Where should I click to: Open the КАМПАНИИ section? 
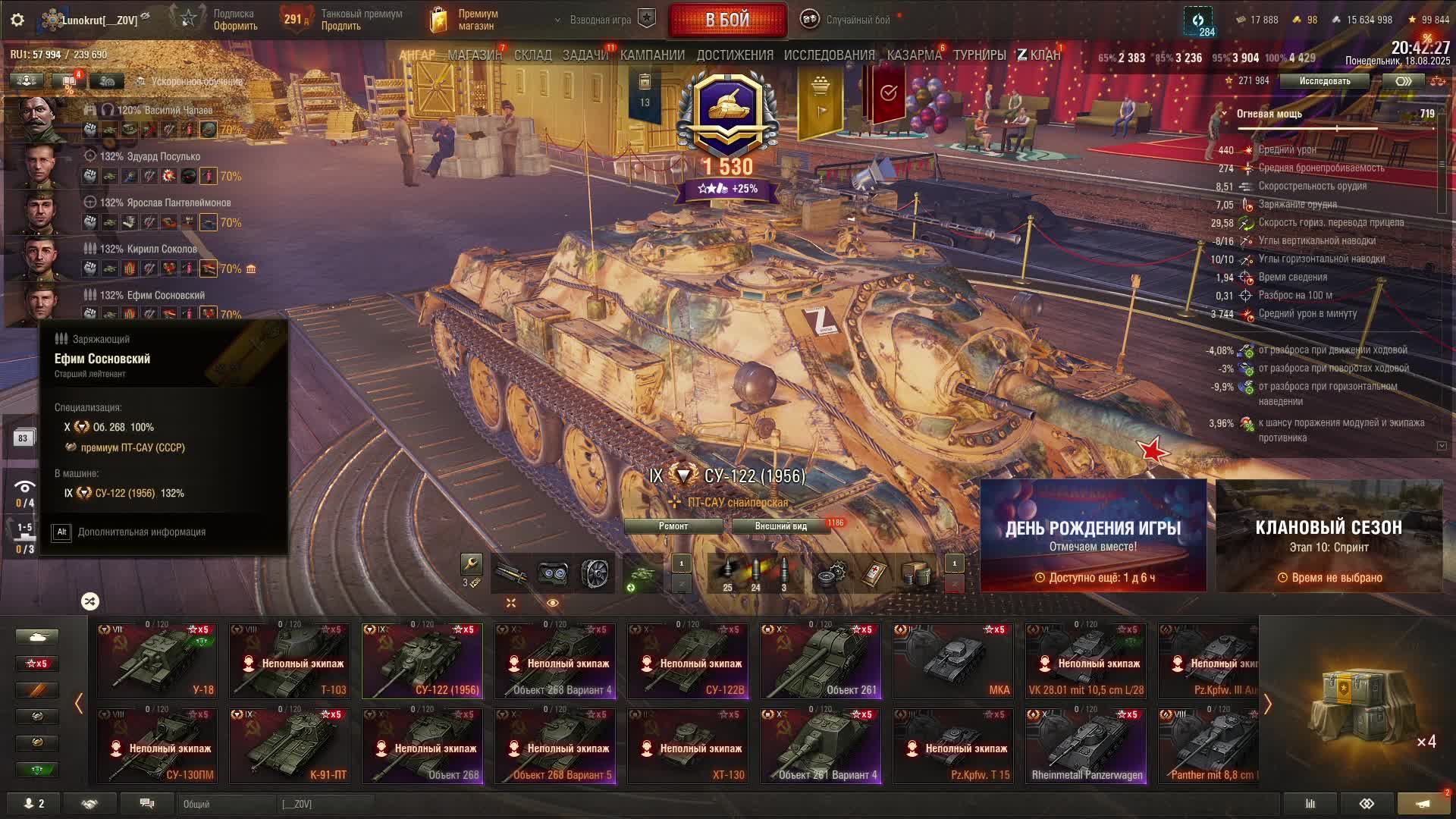click(x=652, y=55)
